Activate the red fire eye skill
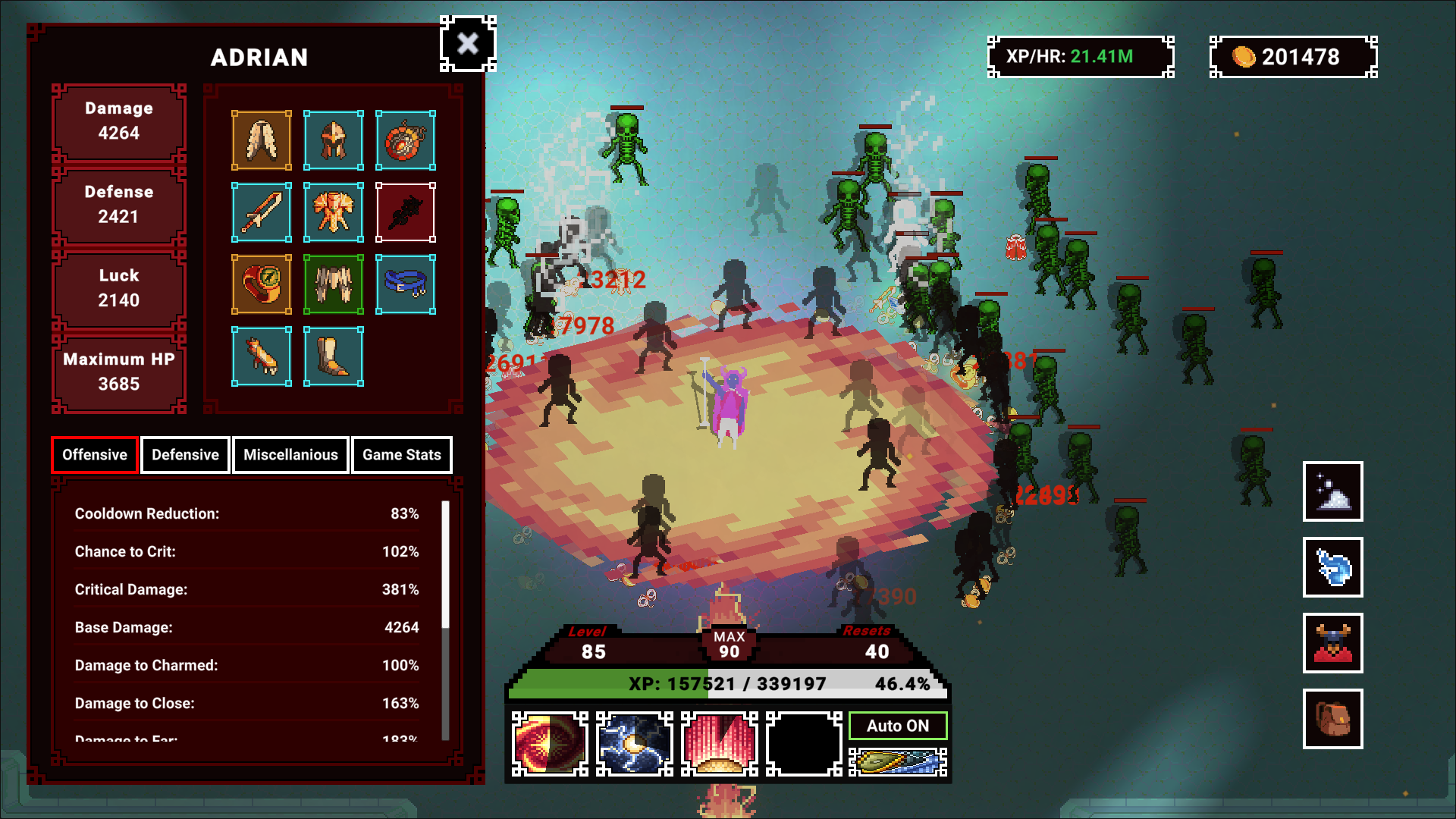The width and height of the screenshot is (1456, 819). [x=550, y=744]
